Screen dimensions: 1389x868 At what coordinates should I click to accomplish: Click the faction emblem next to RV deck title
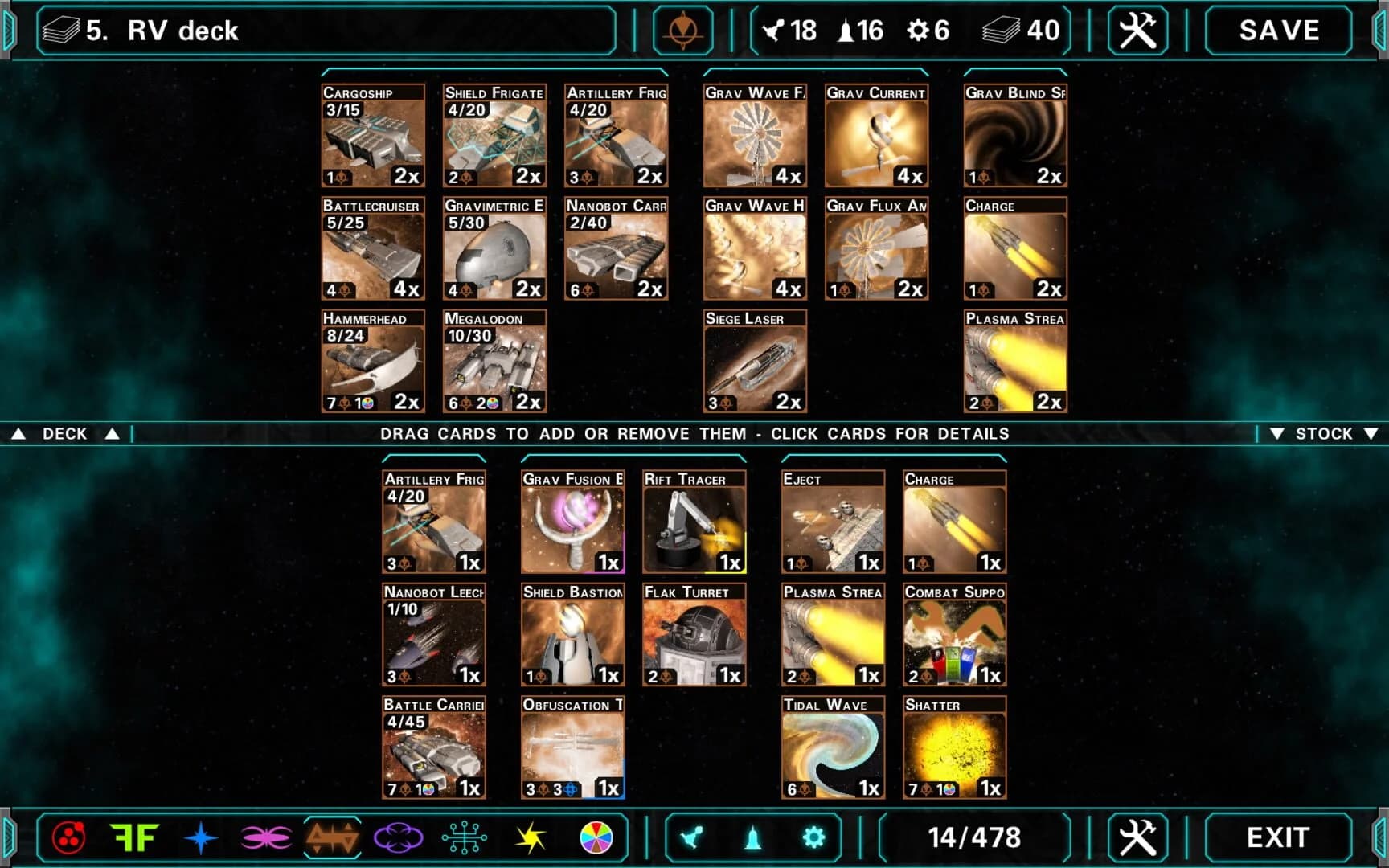pos(685,31)
